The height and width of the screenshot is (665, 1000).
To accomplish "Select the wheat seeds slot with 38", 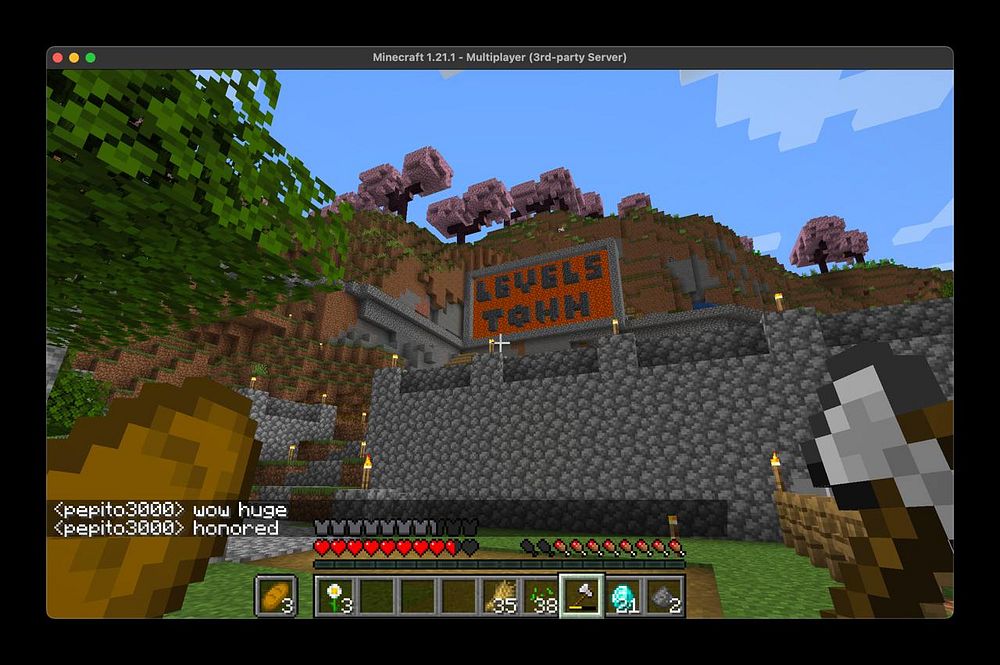I will pyautogui.click(x=541, y=597).
